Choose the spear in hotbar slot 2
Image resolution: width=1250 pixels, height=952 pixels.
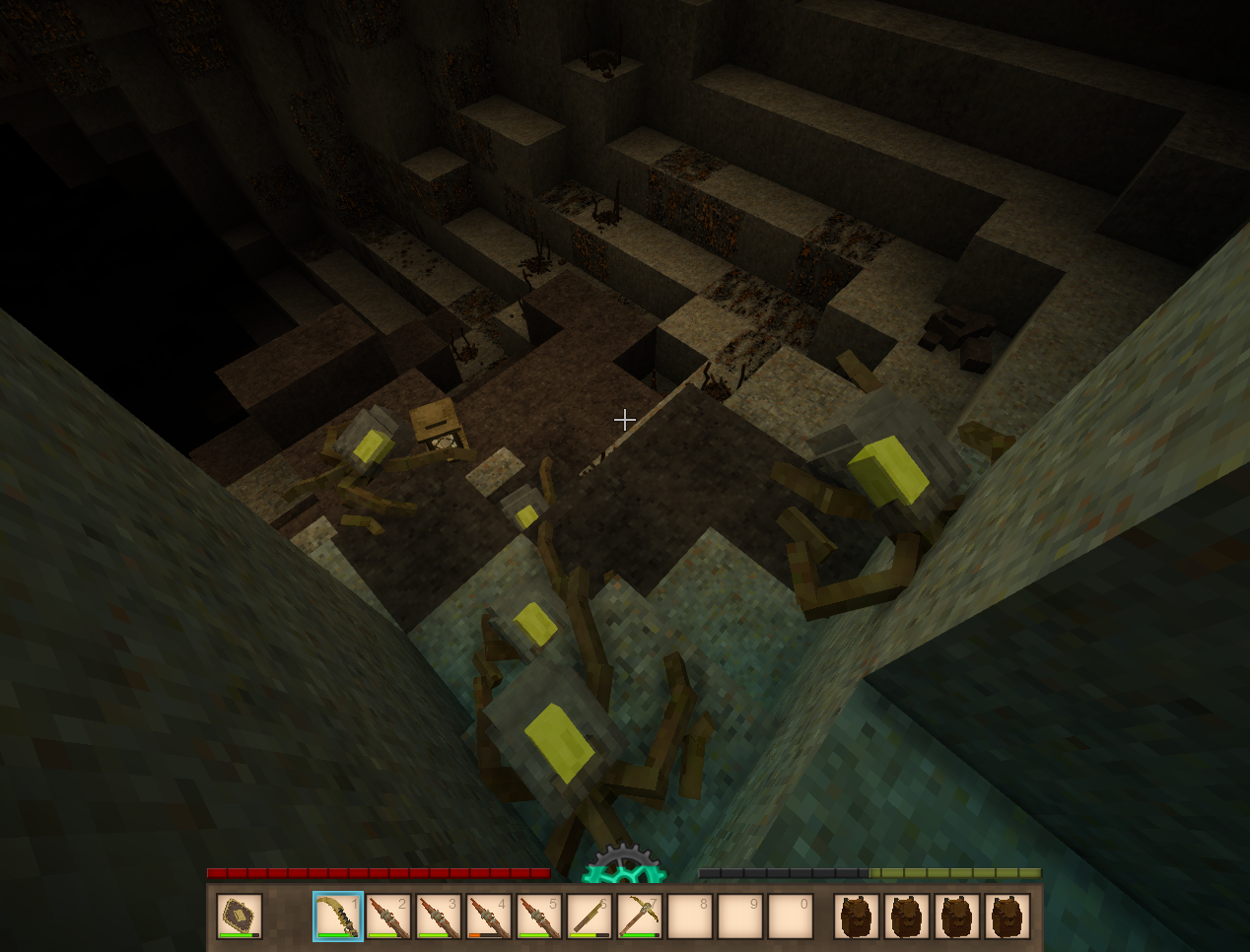coord(388,917)
